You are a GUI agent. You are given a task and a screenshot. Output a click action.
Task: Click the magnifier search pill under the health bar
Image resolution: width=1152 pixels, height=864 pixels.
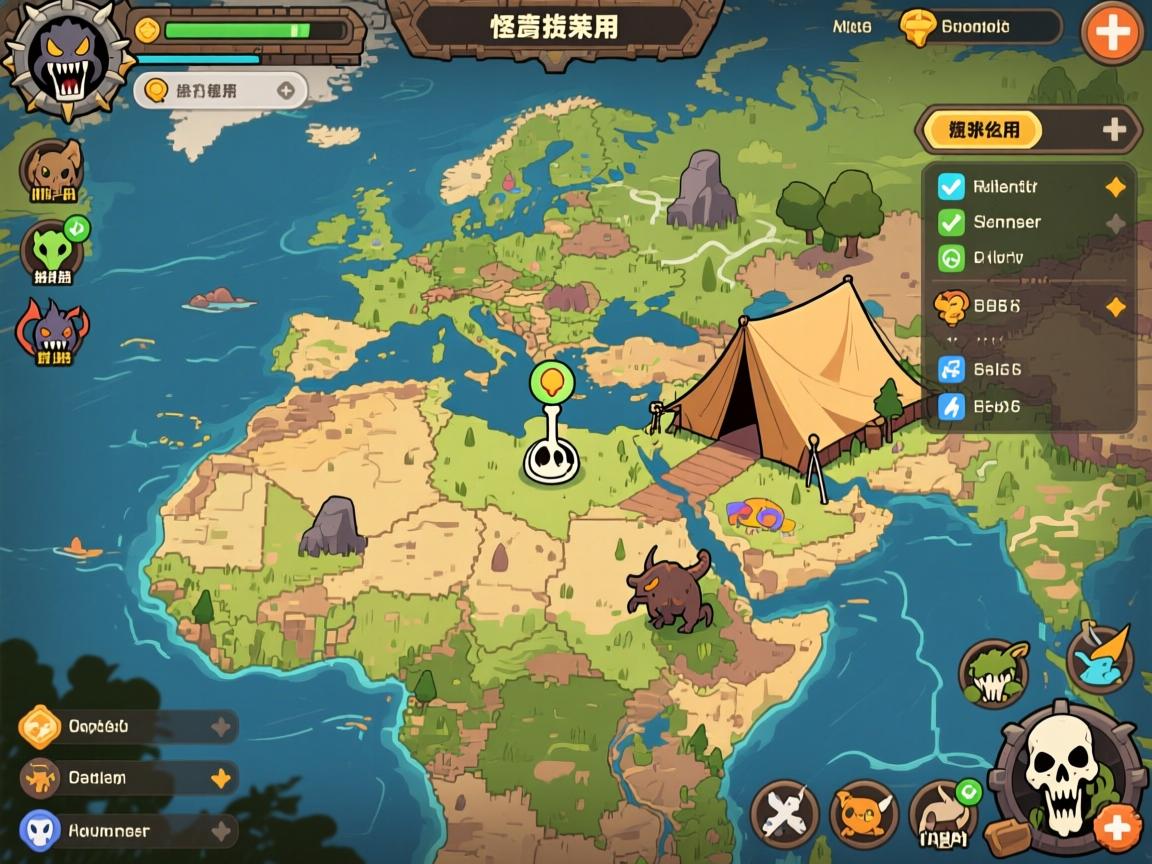[220, 90]
